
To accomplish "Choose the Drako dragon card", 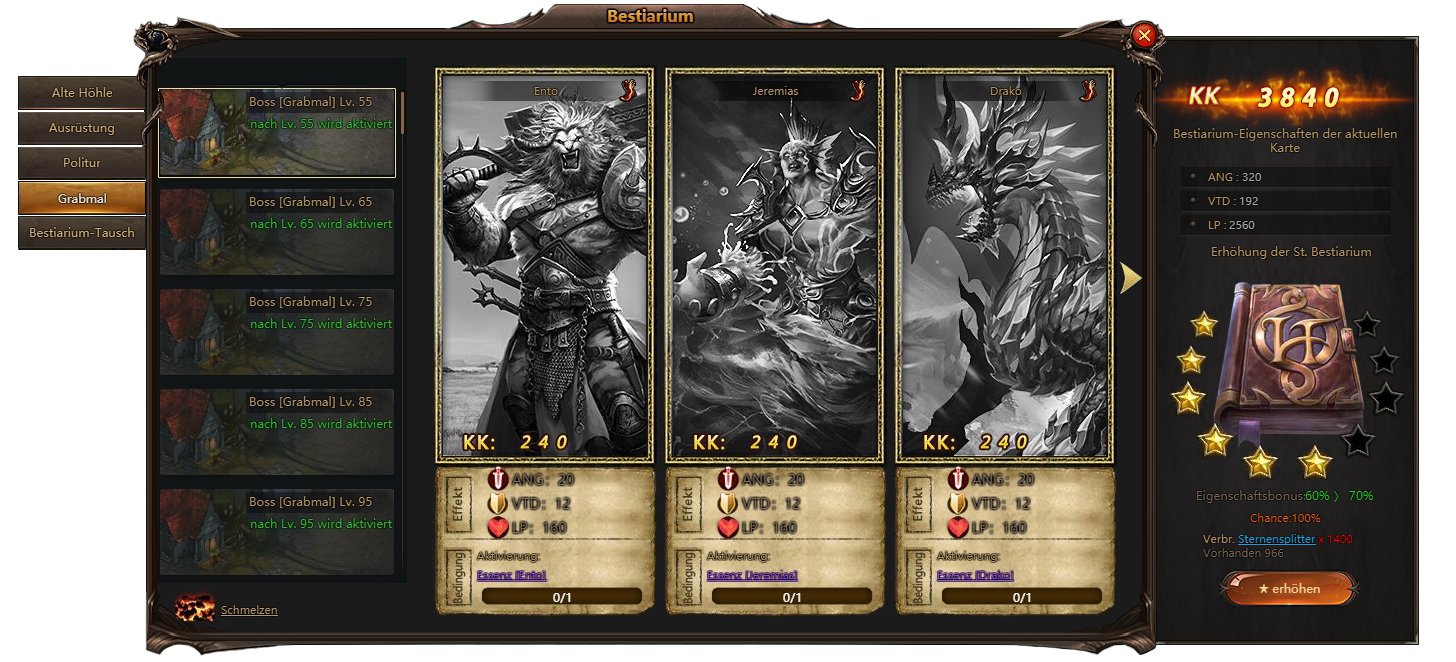I will 1005,265.
